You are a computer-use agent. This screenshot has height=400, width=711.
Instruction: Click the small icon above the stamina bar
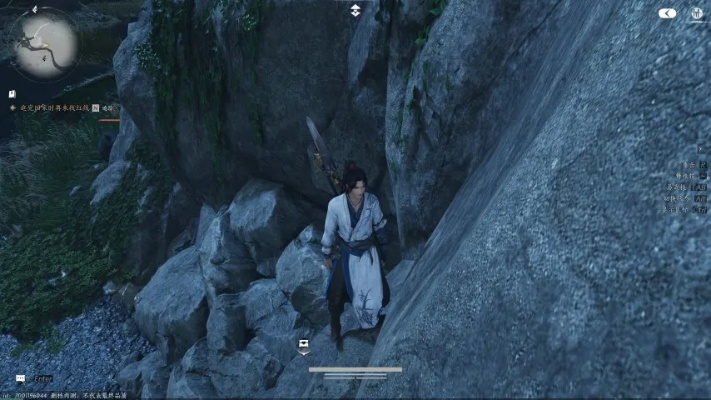tap(303, 347)
